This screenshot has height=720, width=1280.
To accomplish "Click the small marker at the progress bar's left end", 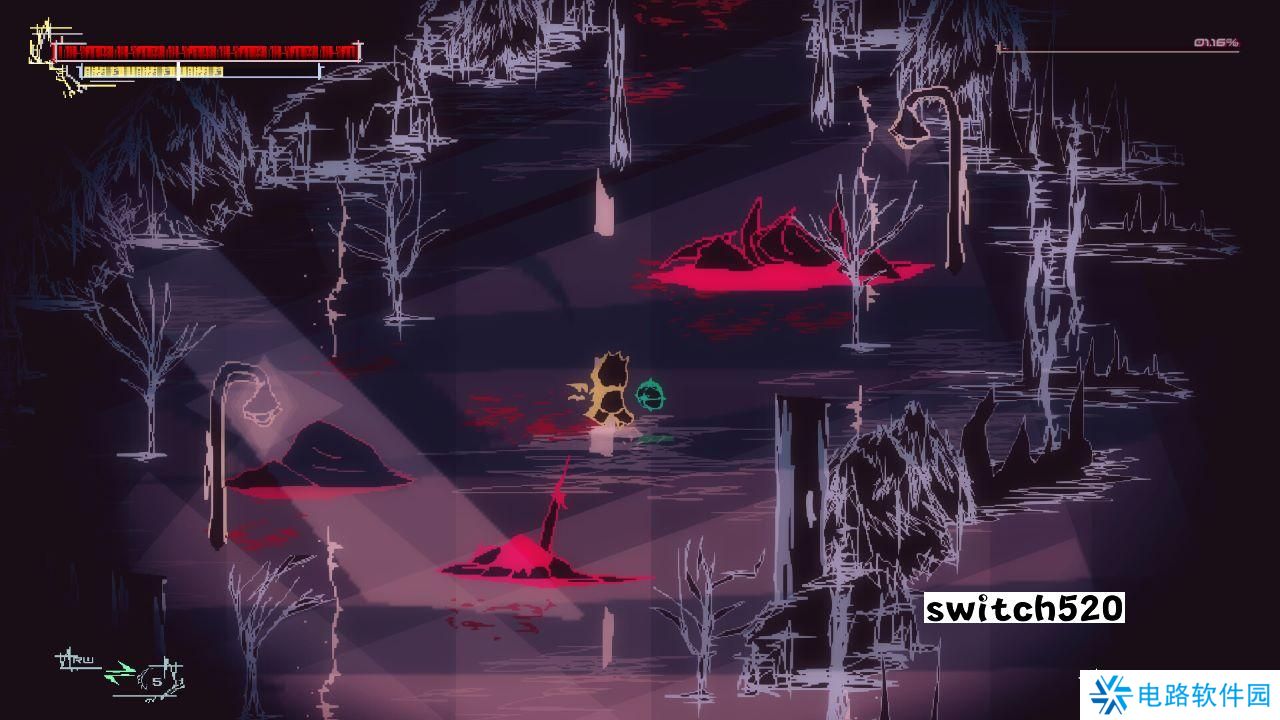I will coord(1000,48).
